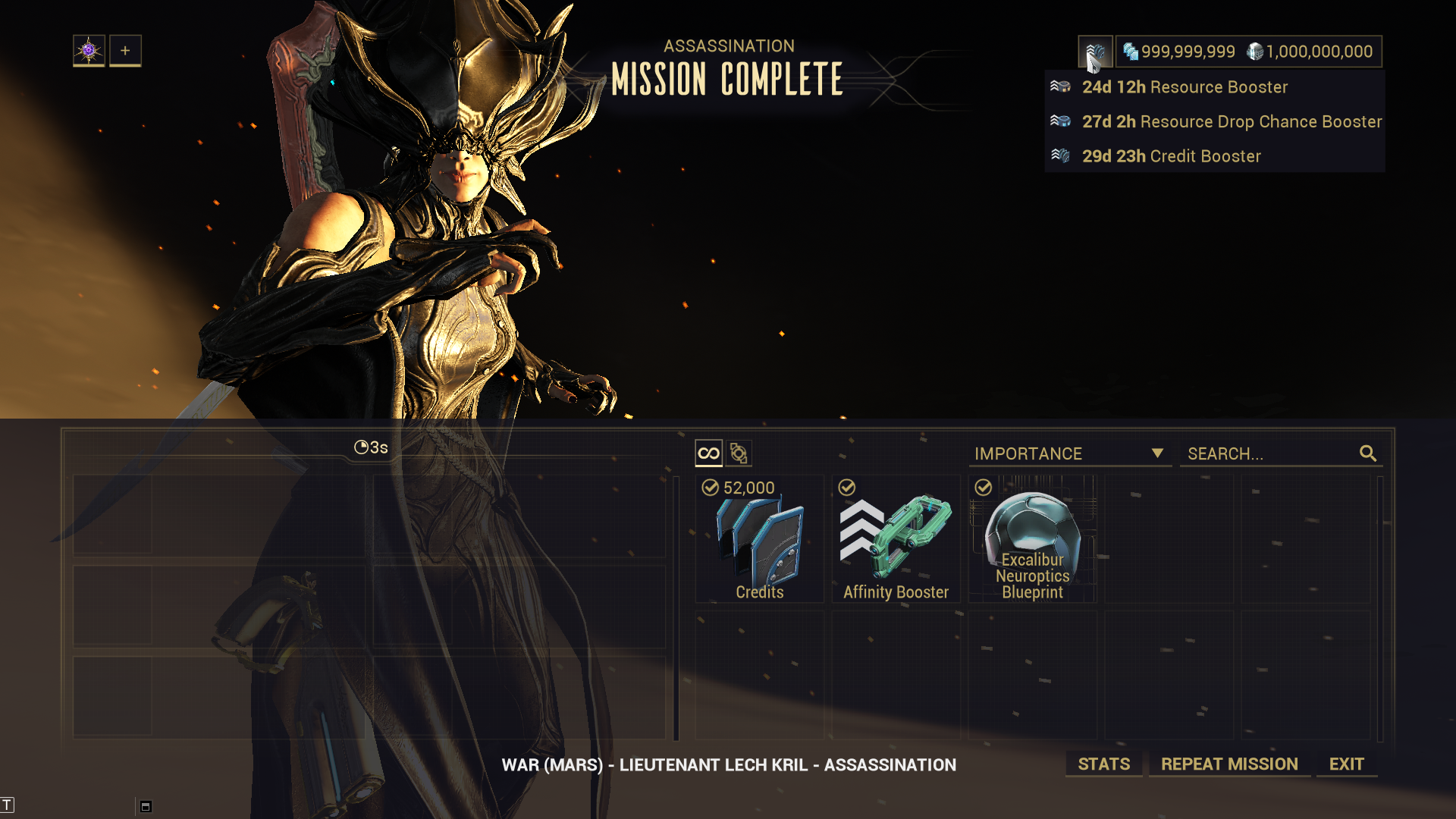
Task: Switch to the infinity rewards view
Action: (x=708, y=453)
